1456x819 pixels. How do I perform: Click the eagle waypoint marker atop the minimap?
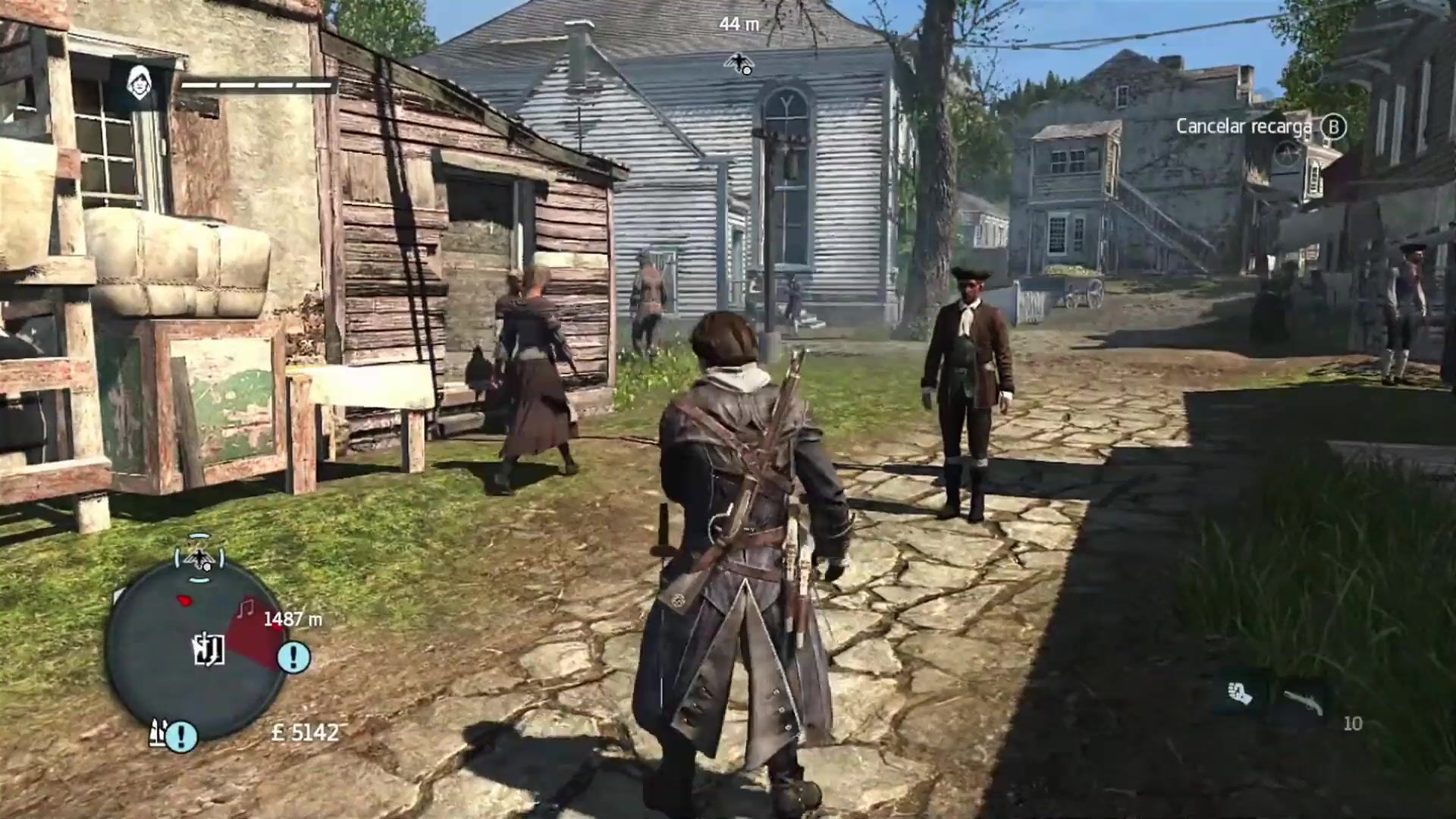point(199,559)
